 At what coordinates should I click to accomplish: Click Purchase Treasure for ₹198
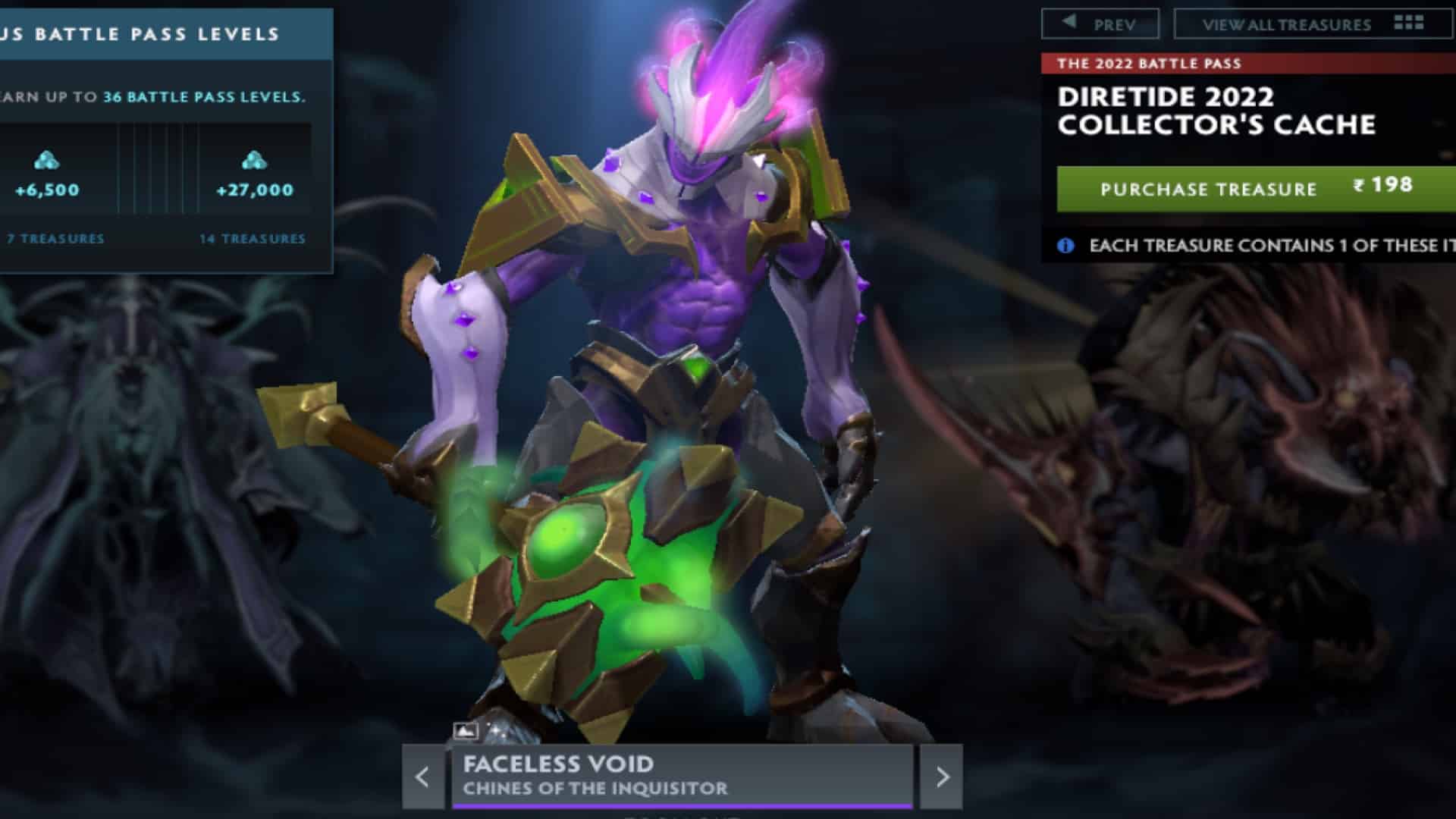click(x=1207, y=190)
